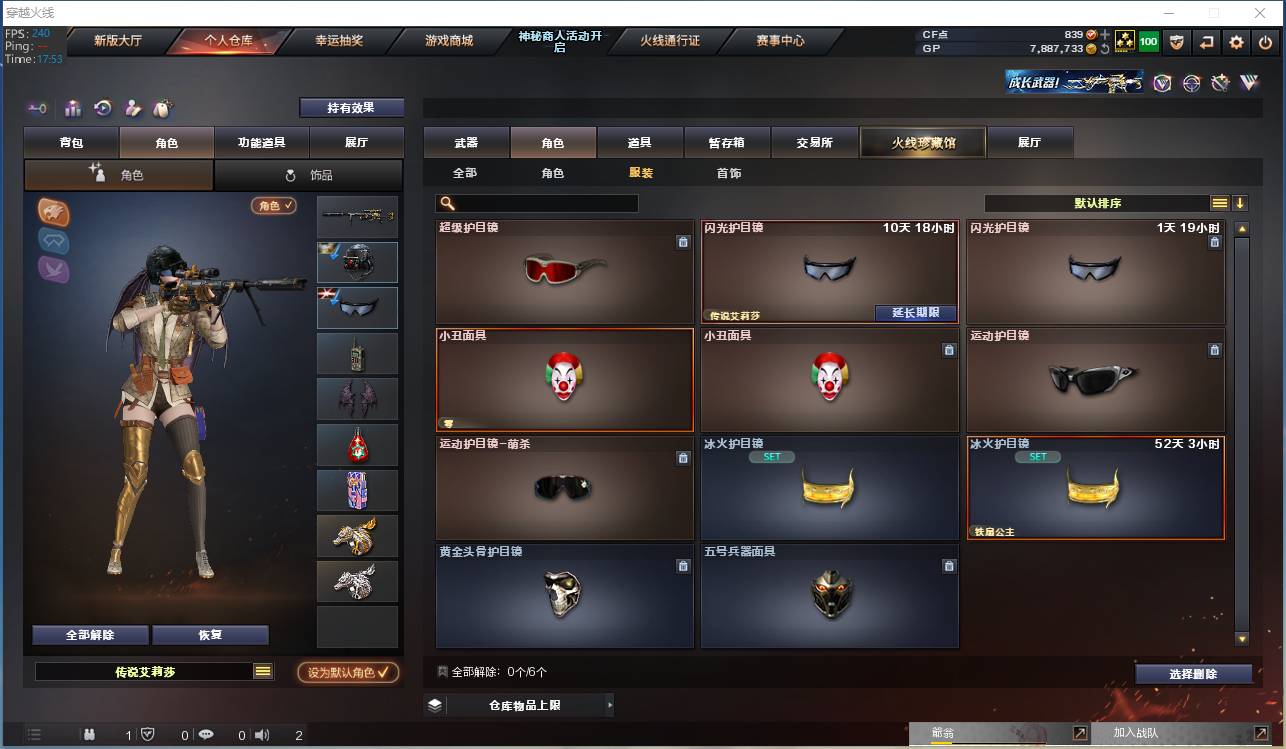Viewport: 1286px width, 749px height.
Task: Open the settings gear icon
Action: [x=1236, y=42]
